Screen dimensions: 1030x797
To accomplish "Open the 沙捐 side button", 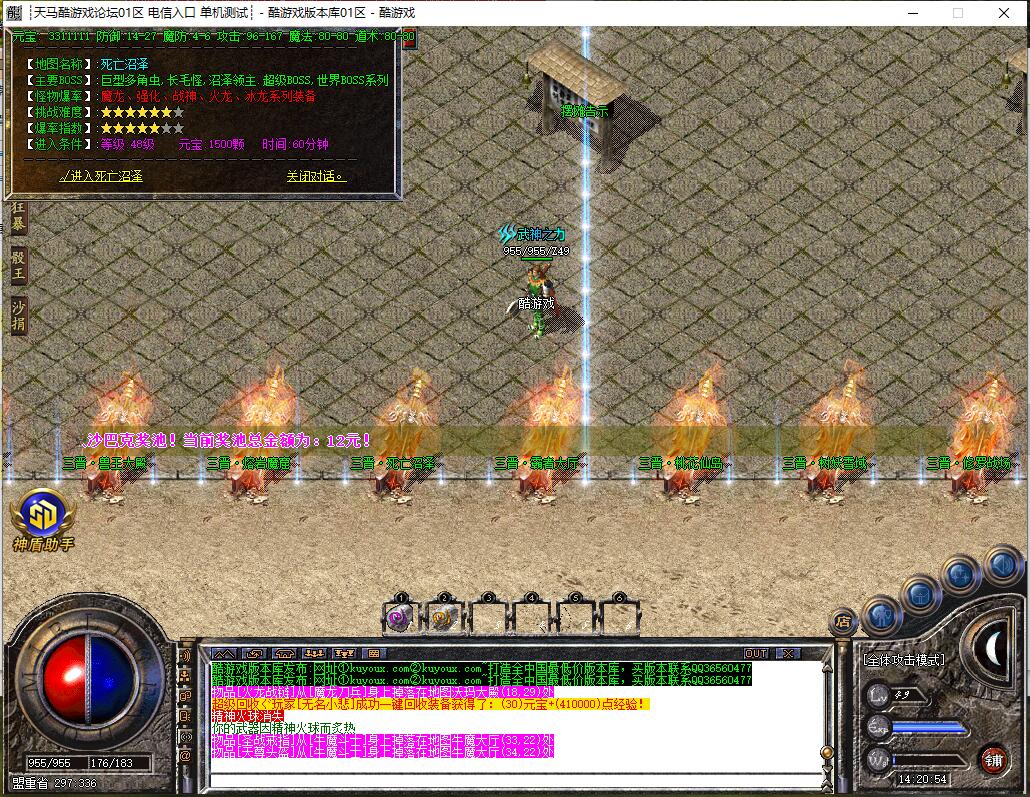I will click(x=19, y=315).
